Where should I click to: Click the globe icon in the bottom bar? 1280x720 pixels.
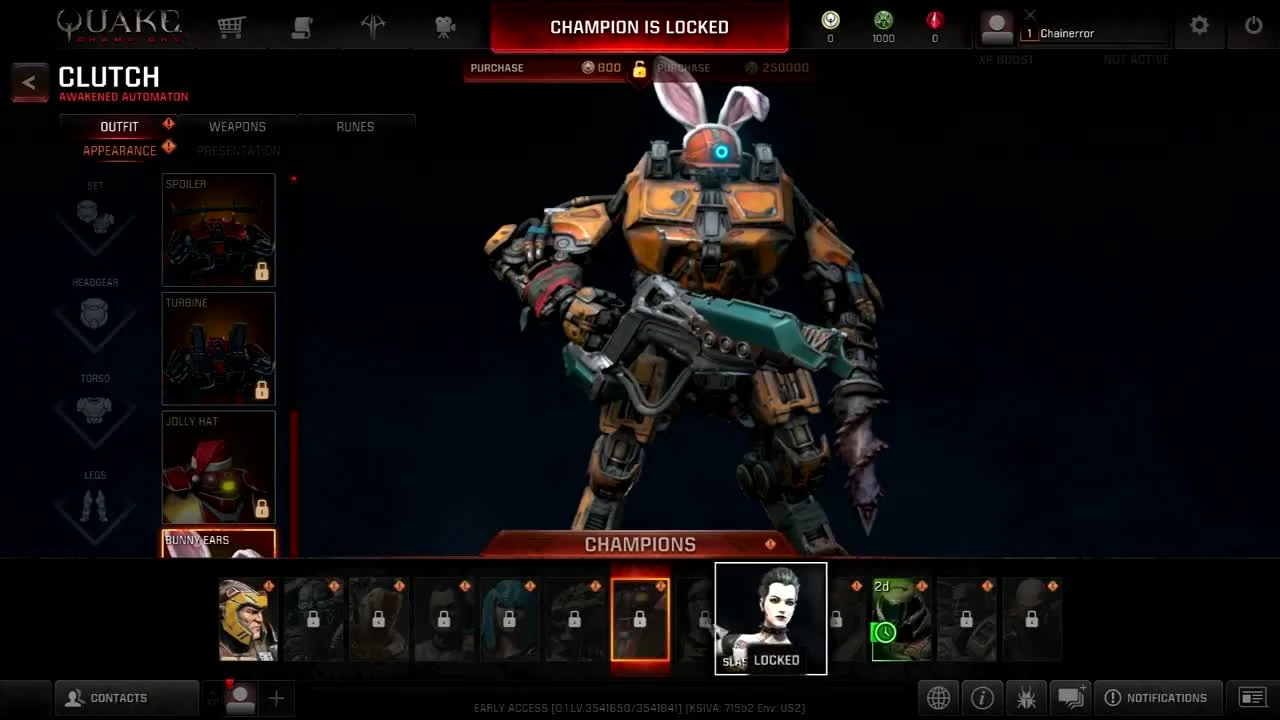(x=938, y=697)
